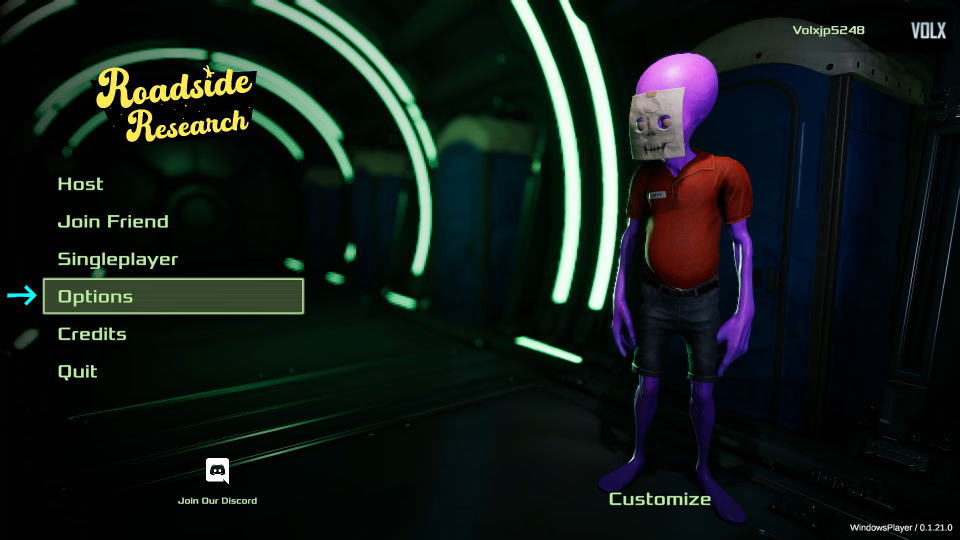Image resolution: width=960 pixels, height=540 pixels.
Task: Start a Singleplayer game
Action: 118,259
